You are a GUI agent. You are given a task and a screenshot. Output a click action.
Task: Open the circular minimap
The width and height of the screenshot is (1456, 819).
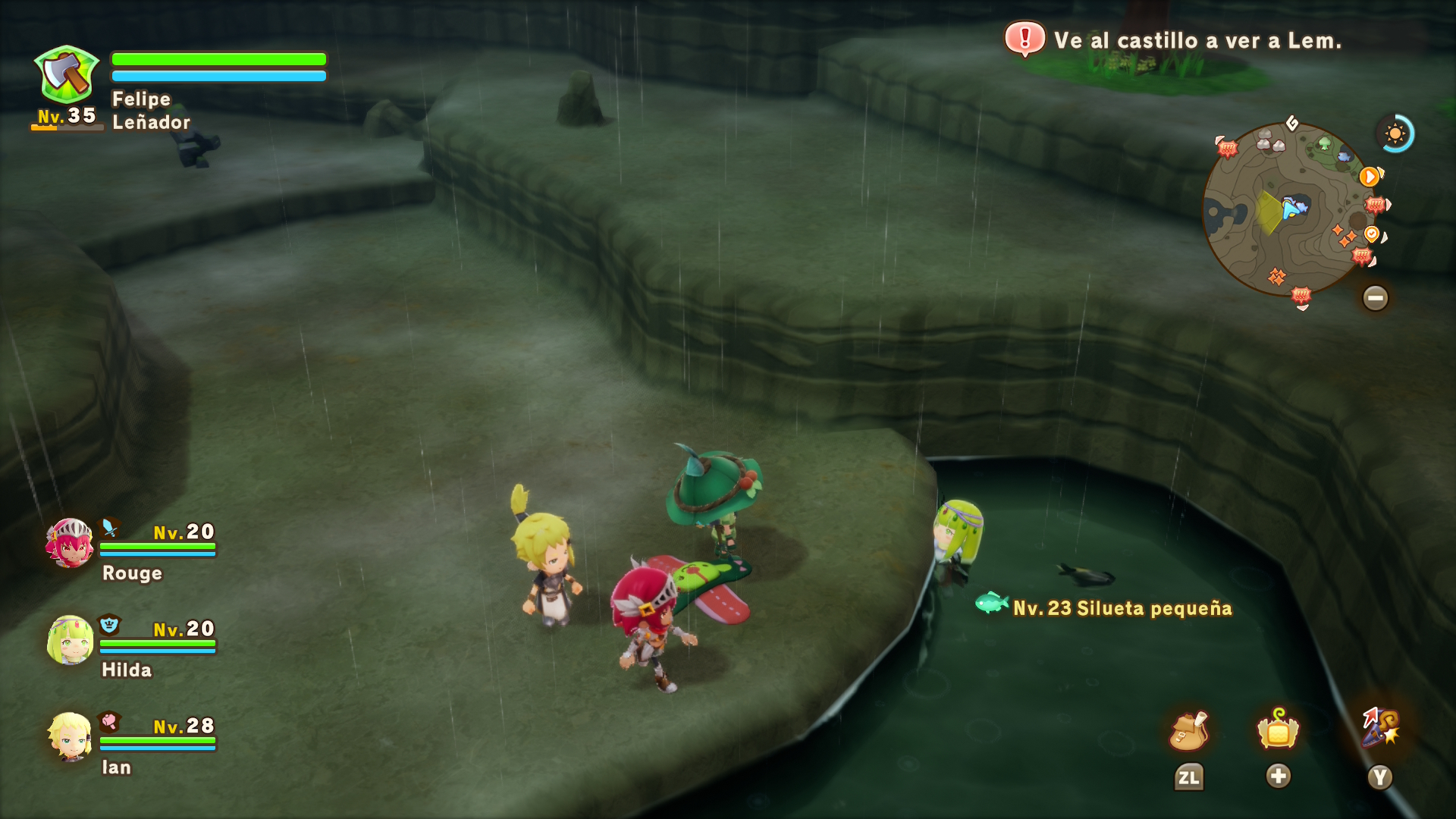1289,209
